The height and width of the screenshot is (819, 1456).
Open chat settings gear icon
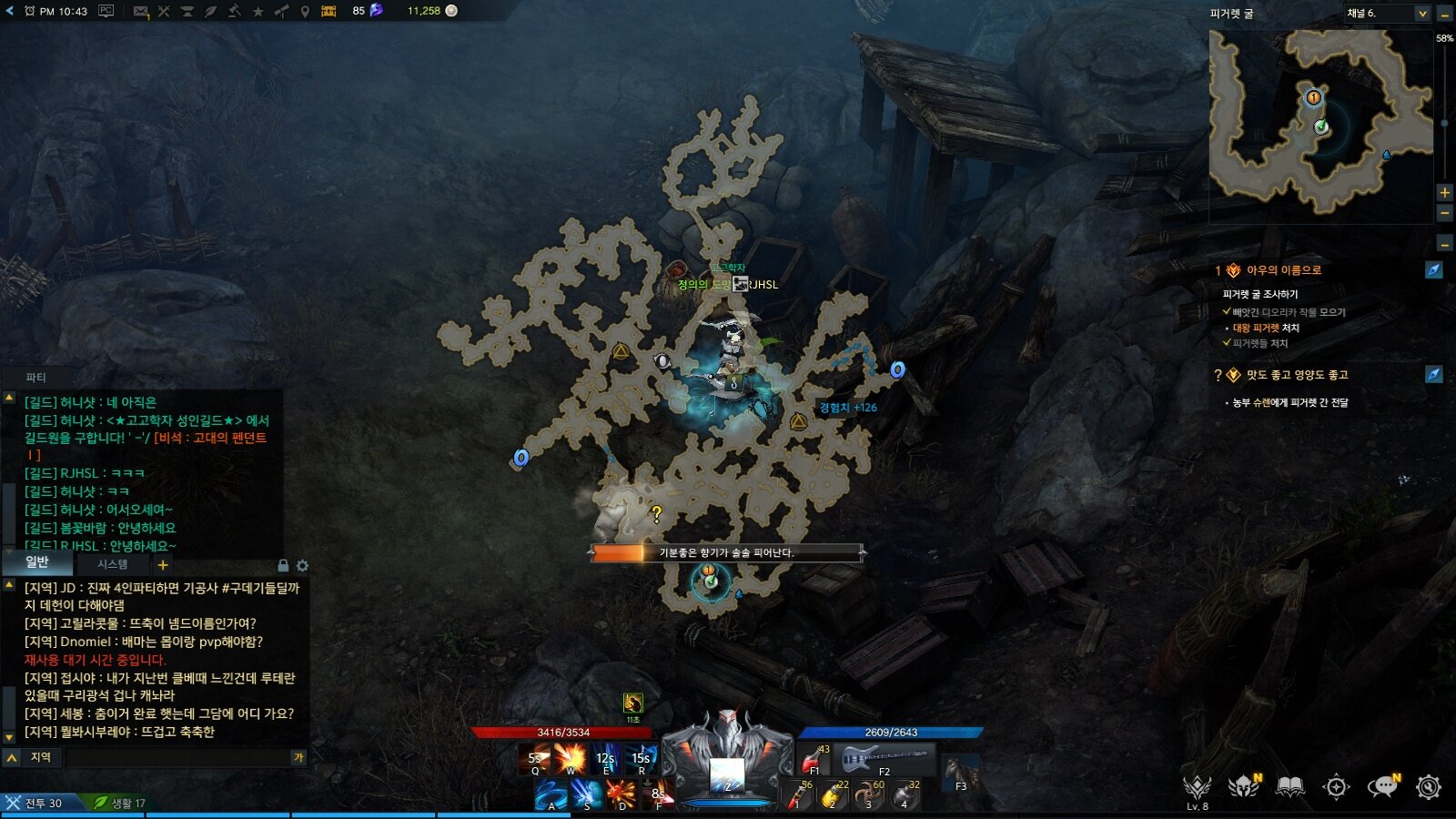(302, 565)
